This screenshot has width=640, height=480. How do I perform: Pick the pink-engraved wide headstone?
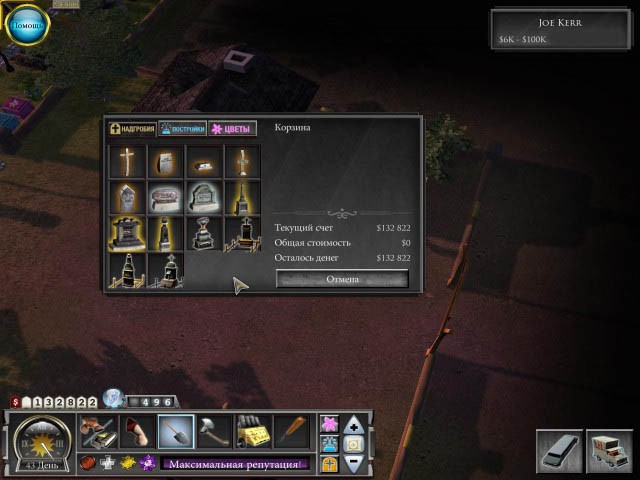tap(165, 198)
